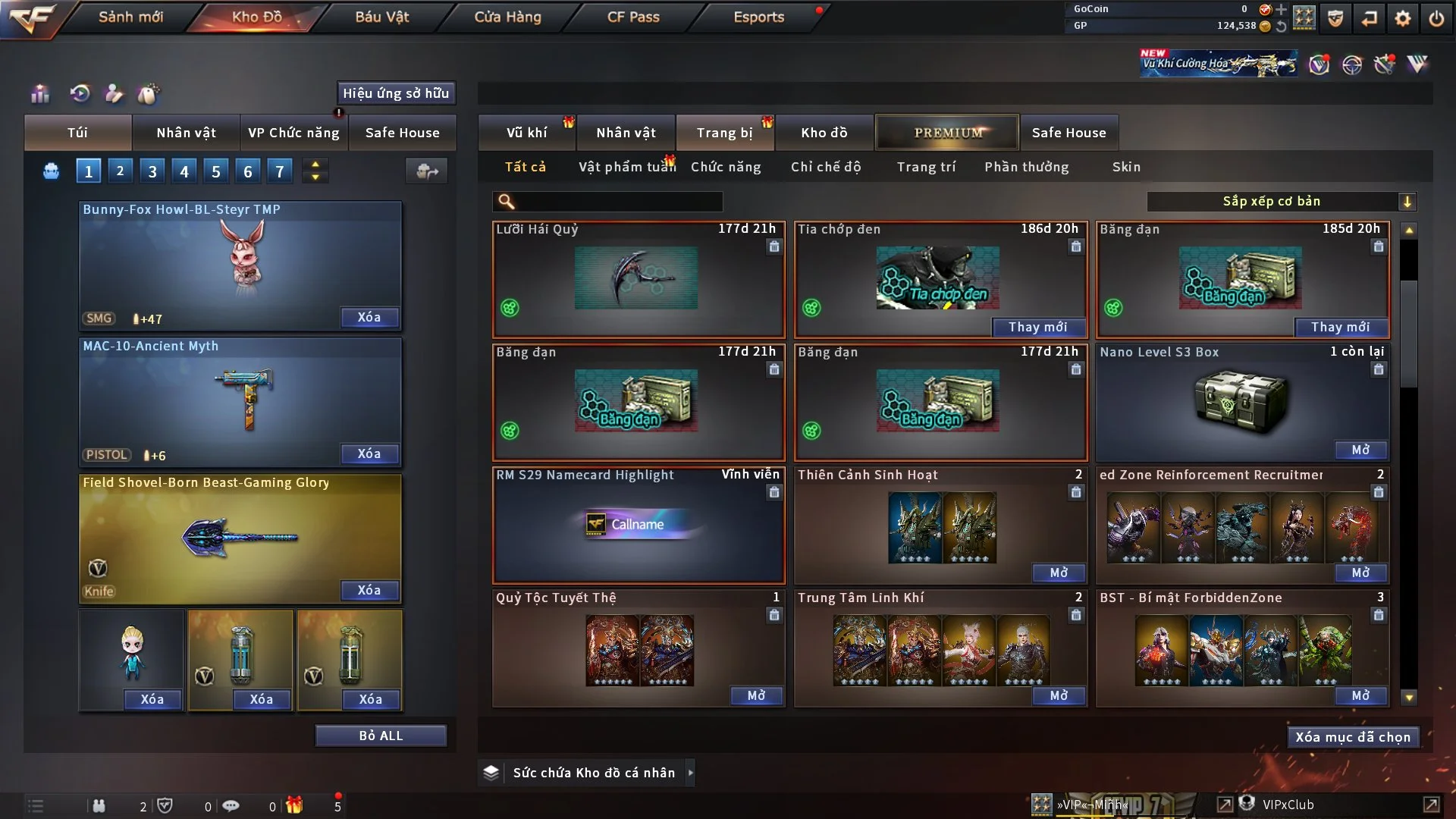This screenshot has height=819, width=1456.
Task: Renew Tia chớp đen with Thay mới
Action: tap(1037, 327)
